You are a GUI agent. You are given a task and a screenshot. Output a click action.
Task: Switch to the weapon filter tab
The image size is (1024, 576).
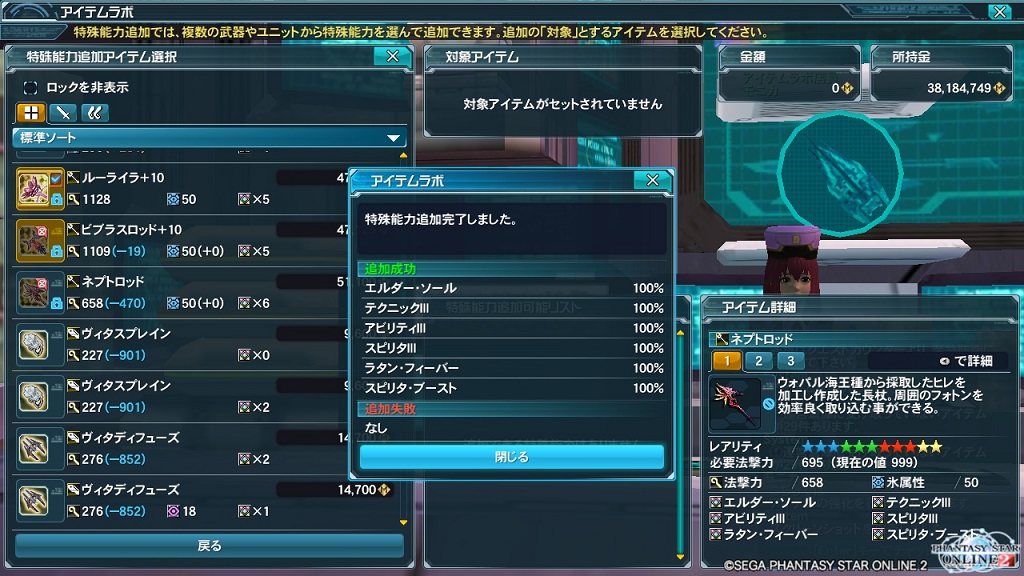tap(62, 113)
